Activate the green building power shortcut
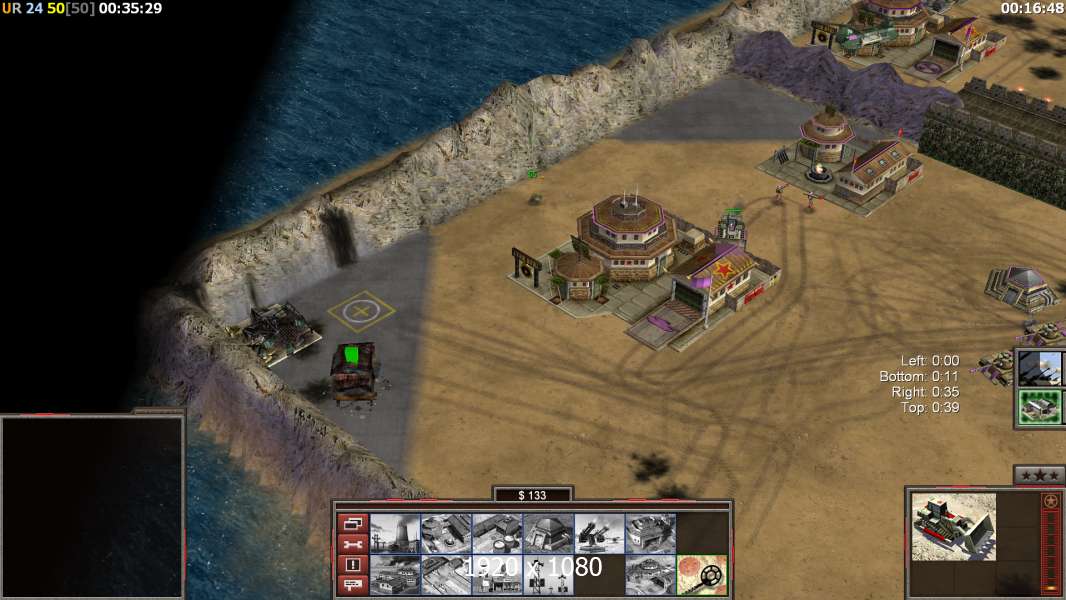This screenshot has height=600, width=1066. pos(1040,407)
